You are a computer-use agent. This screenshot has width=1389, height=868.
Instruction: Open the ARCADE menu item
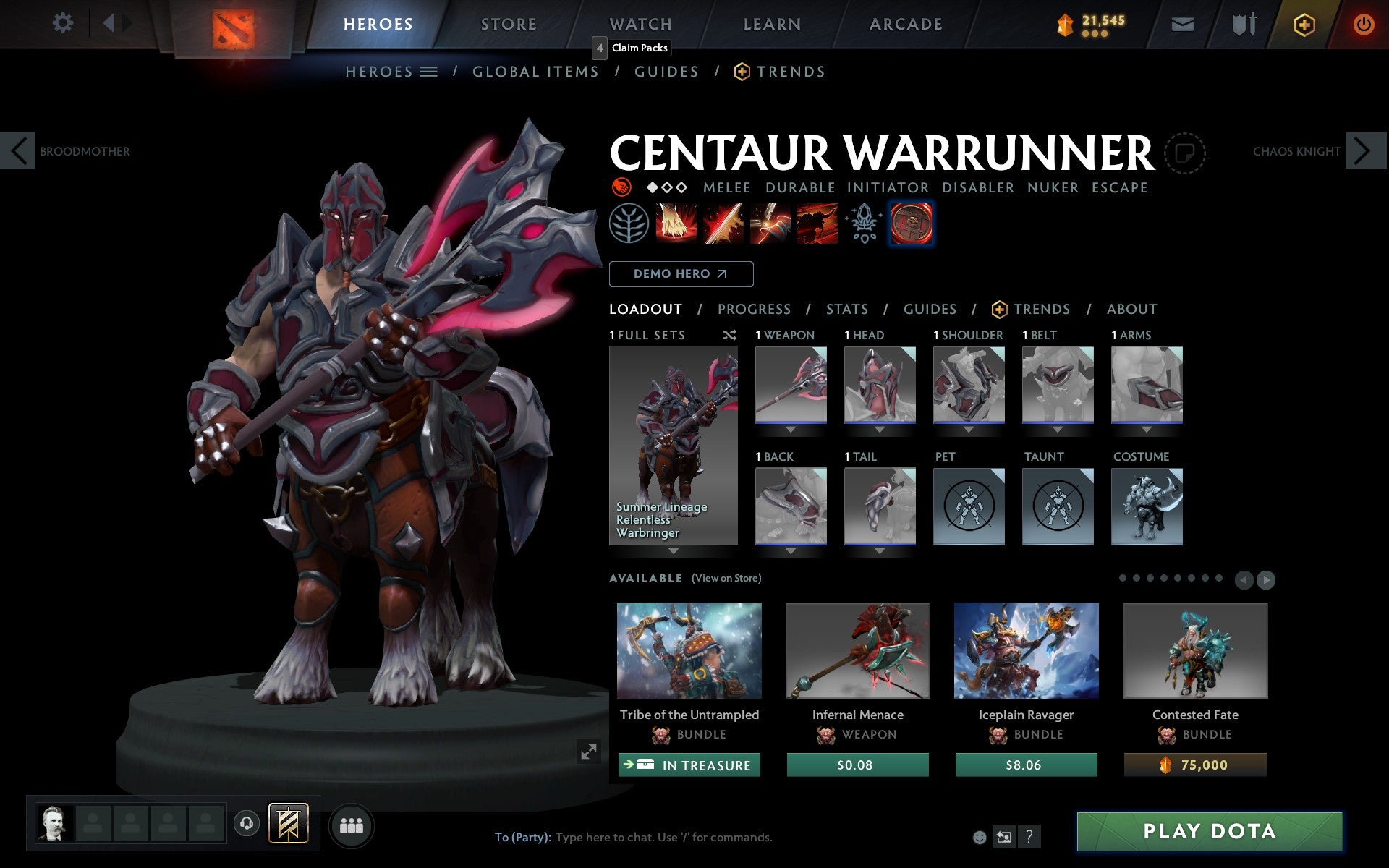905,23
